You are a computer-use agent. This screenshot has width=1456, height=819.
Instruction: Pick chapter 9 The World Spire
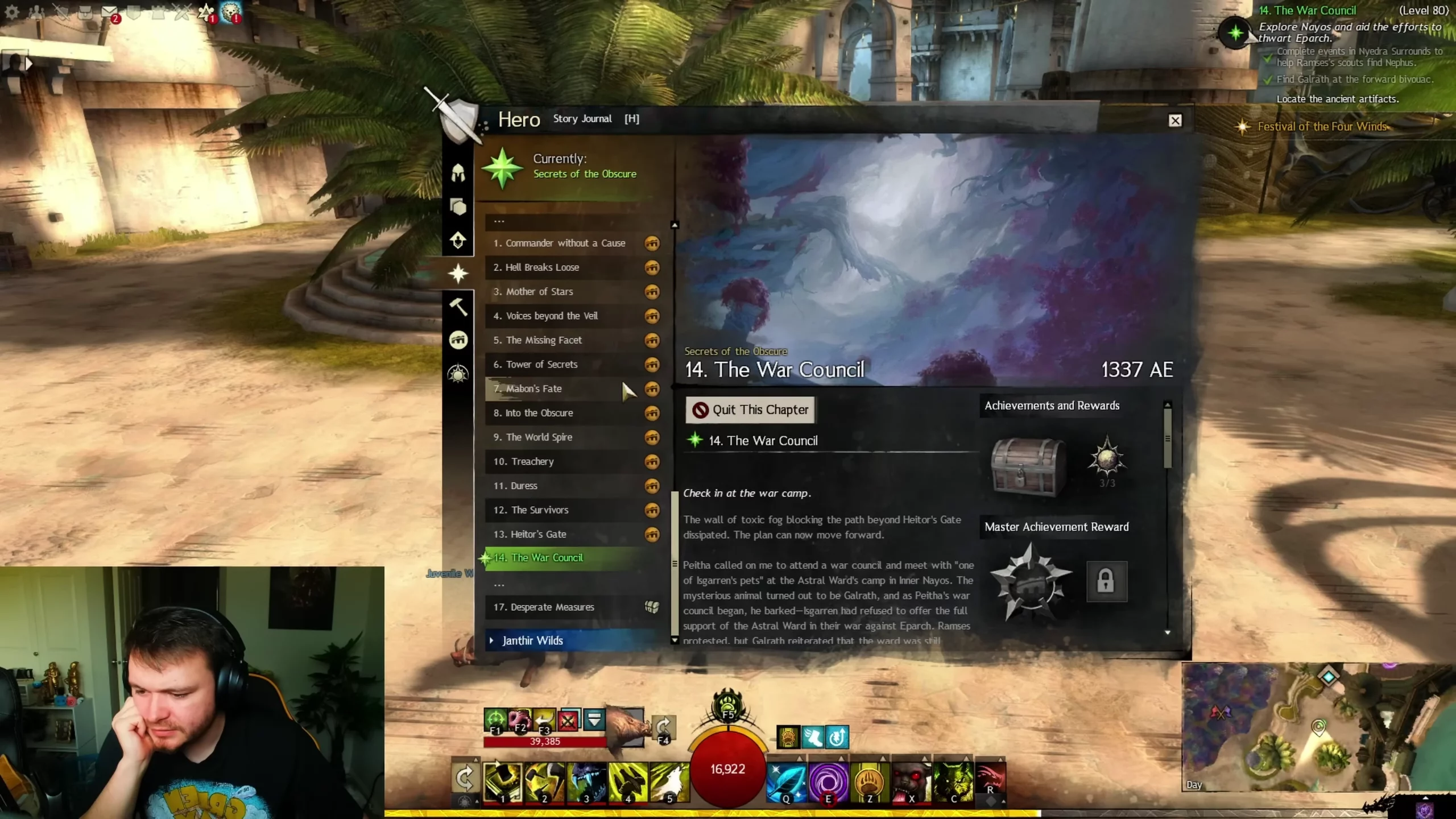coord(539,437)
